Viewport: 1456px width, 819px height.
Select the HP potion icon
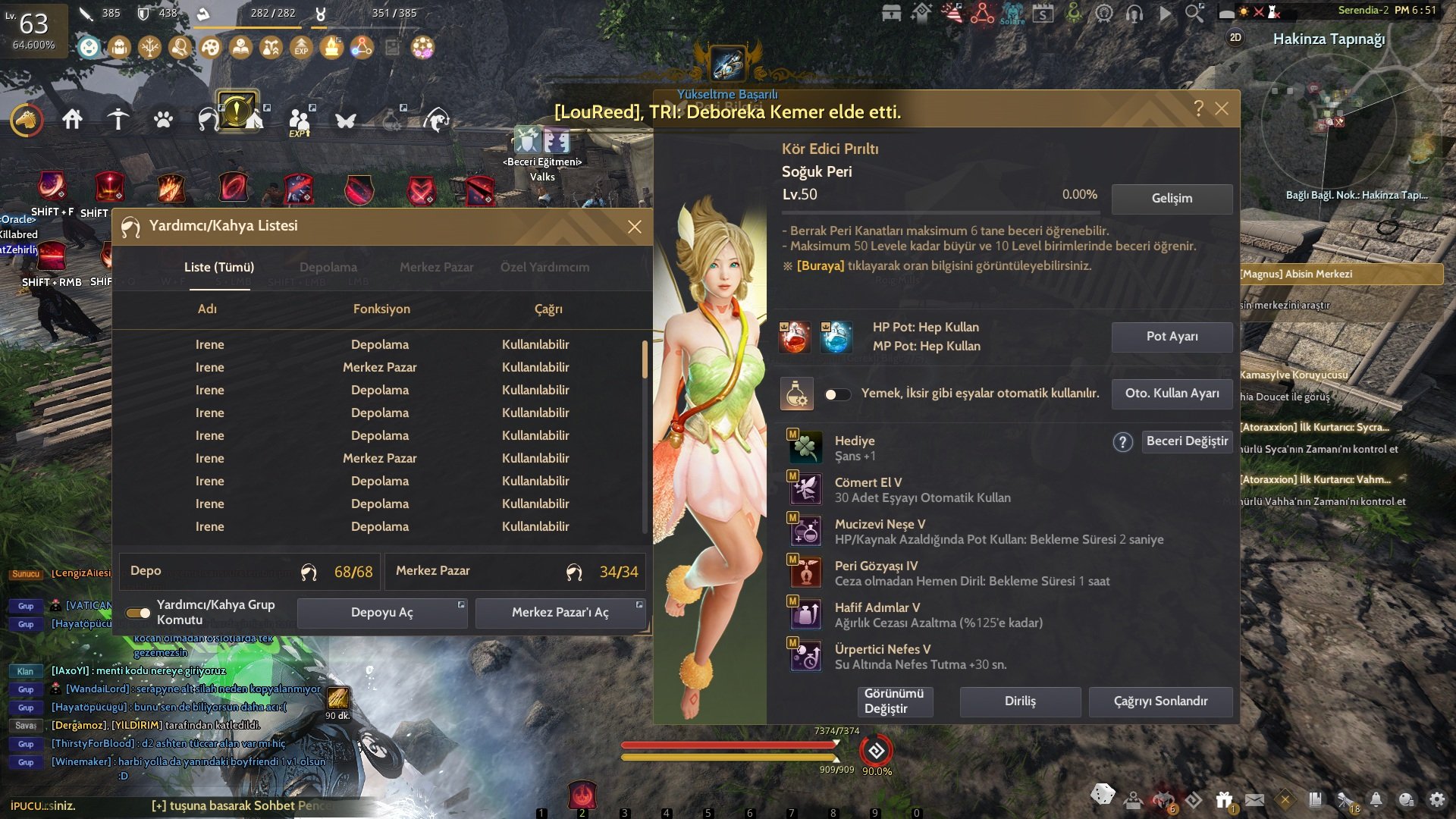tap(794, 337)
